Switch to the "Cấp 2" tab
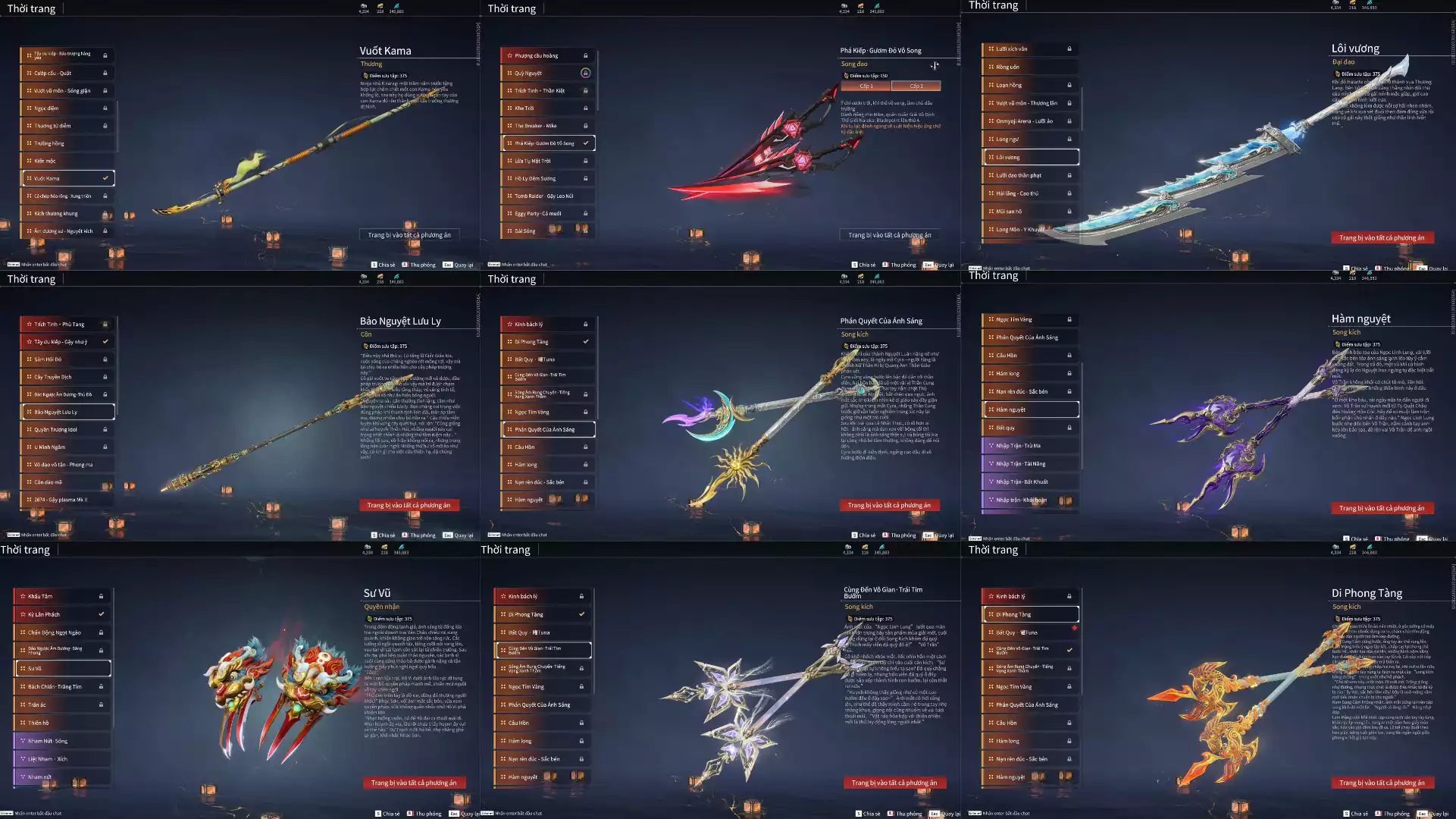Screen dimensions: 1456x819 pos(916,86)
